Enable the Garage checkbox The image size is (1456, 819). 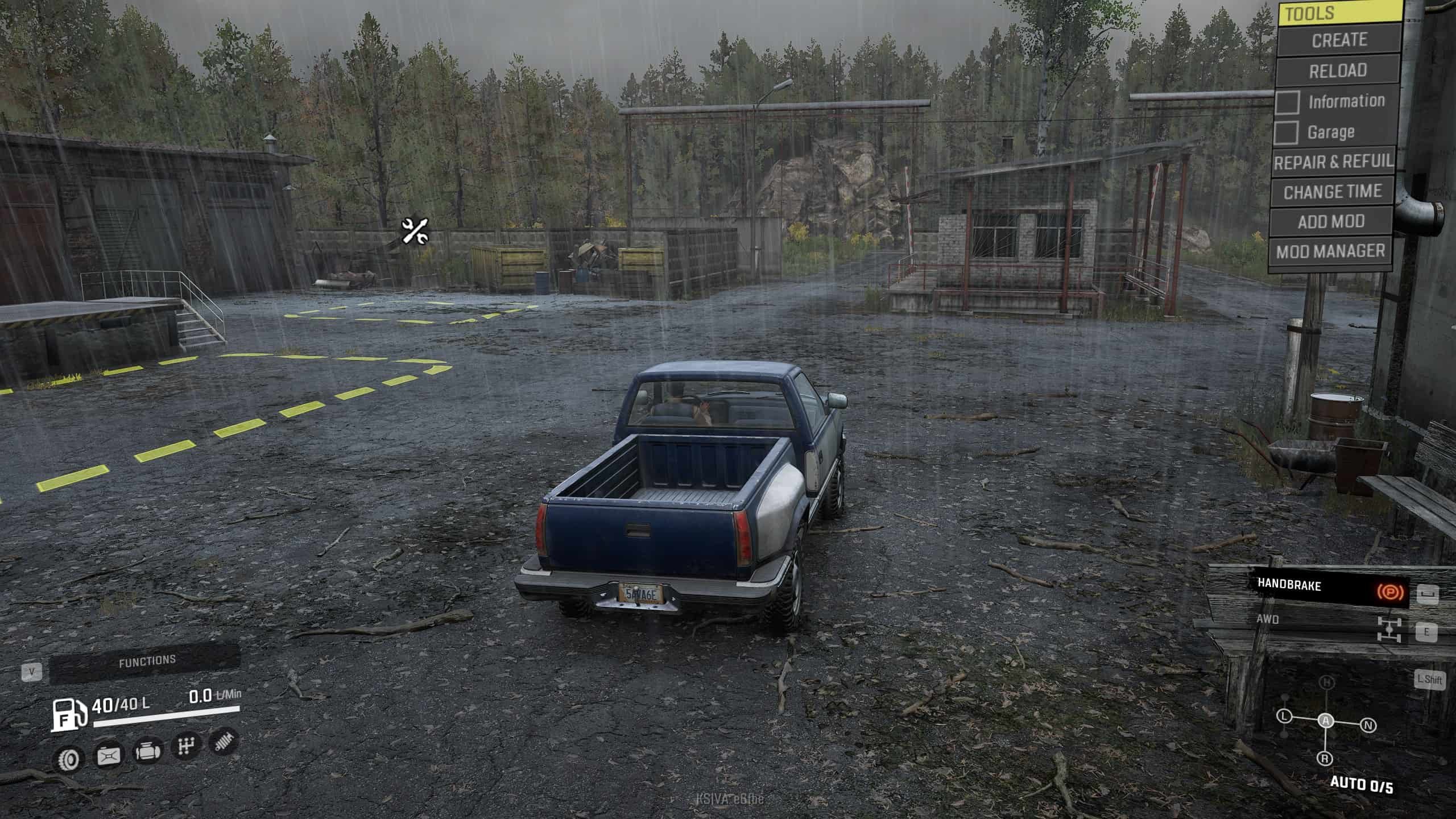point(1286,133)
